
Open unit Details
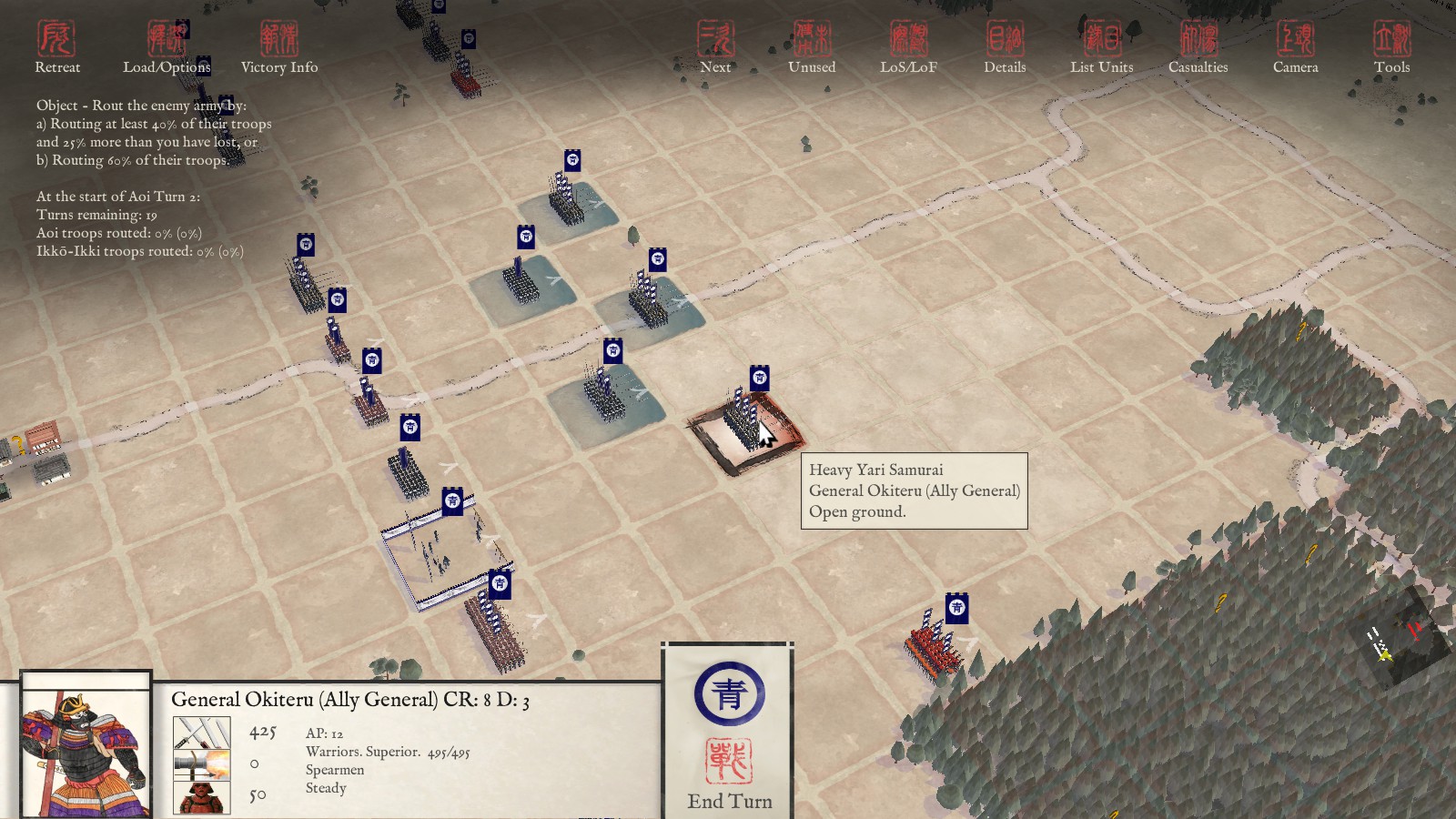(1005, 47)
